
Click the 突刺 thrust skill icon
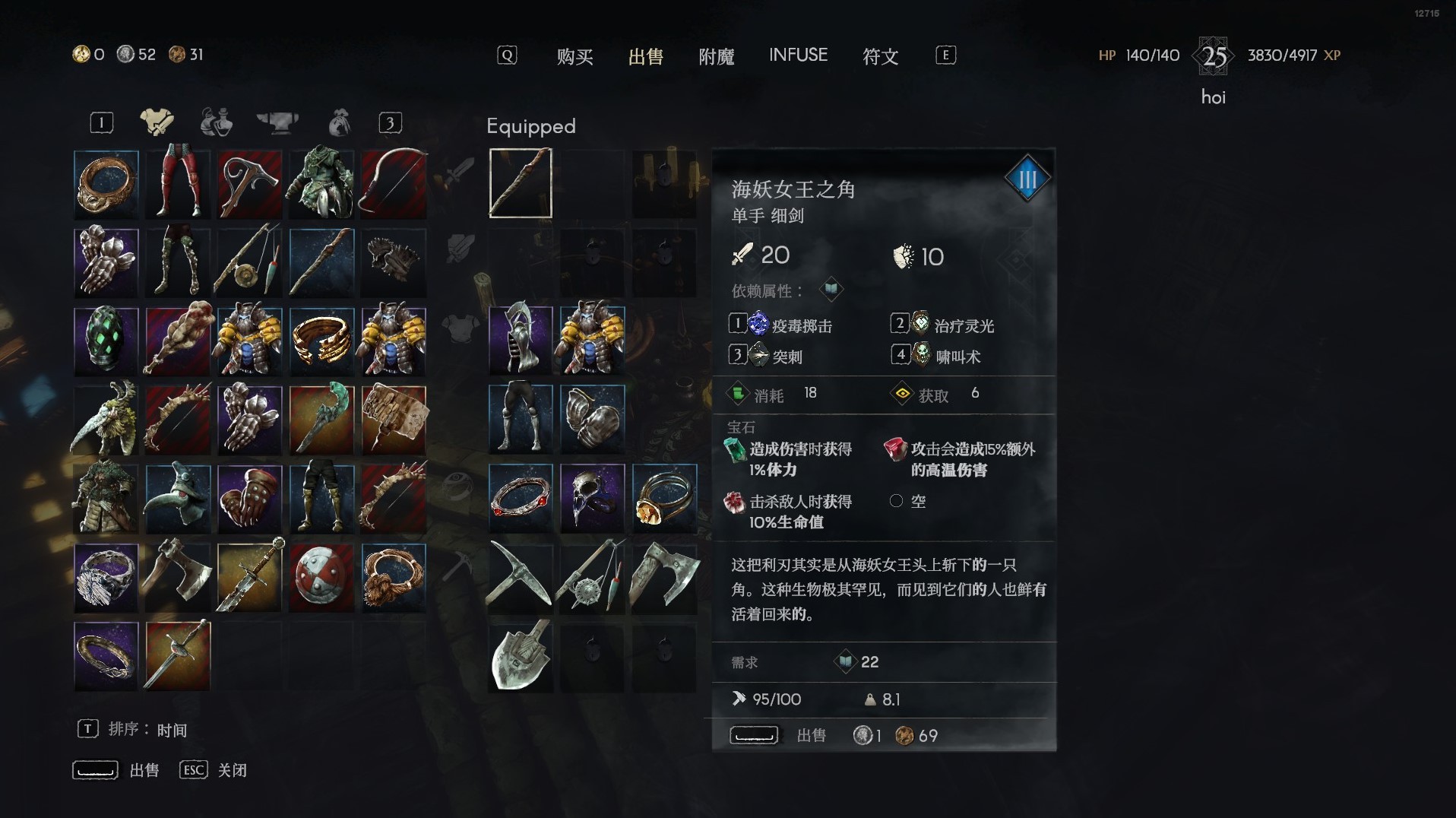(758, 355)
